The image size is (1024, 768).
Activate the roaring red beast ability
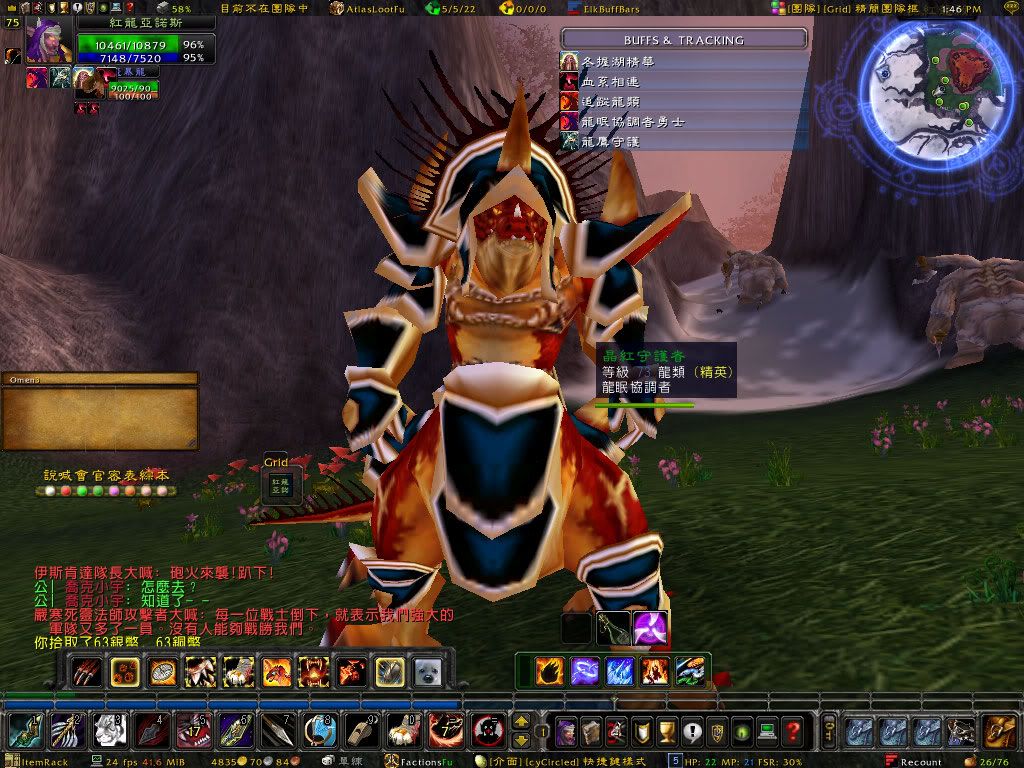tap(314, 671)
